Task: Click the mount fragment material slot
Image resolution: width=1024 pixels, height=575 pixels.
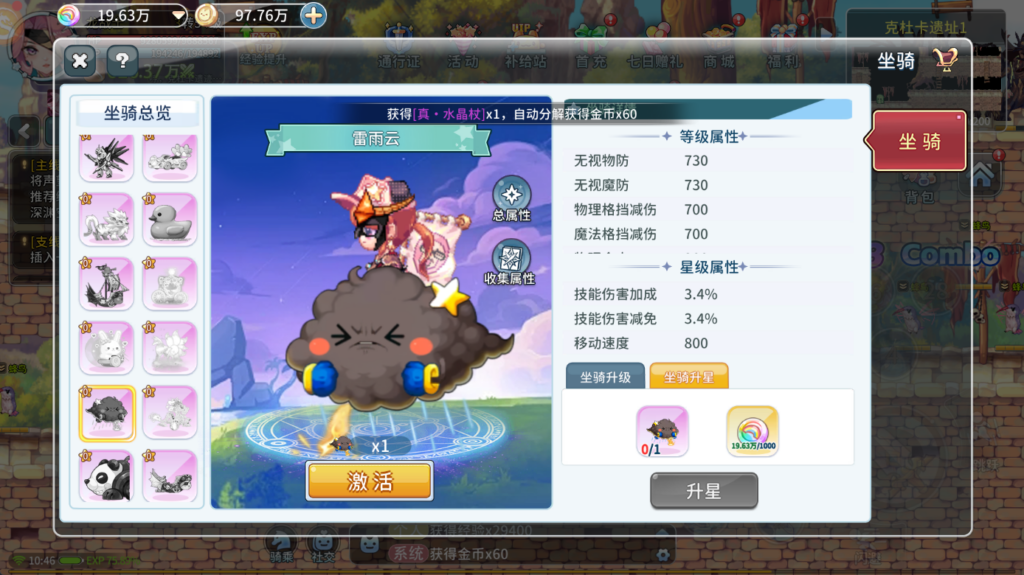Action: point(662,431)
